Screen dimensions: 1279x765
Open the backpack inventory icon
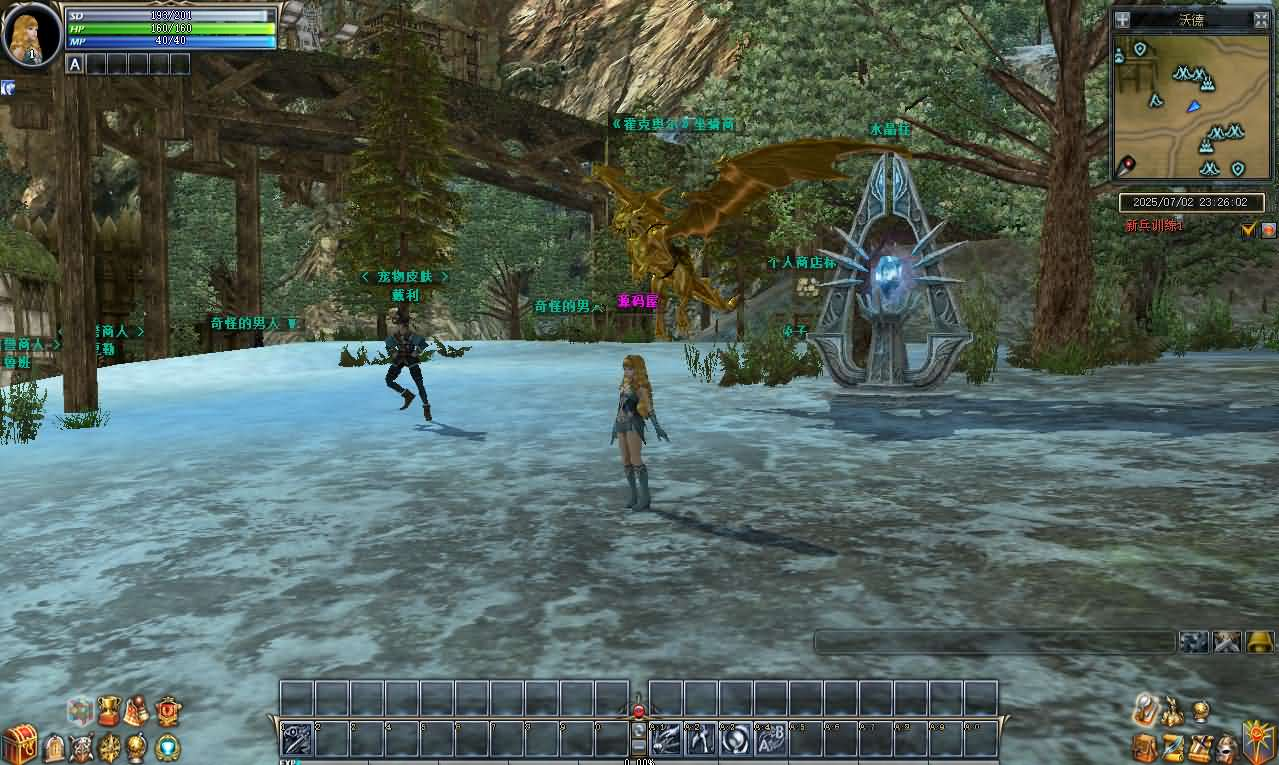tap(1145, 747)
